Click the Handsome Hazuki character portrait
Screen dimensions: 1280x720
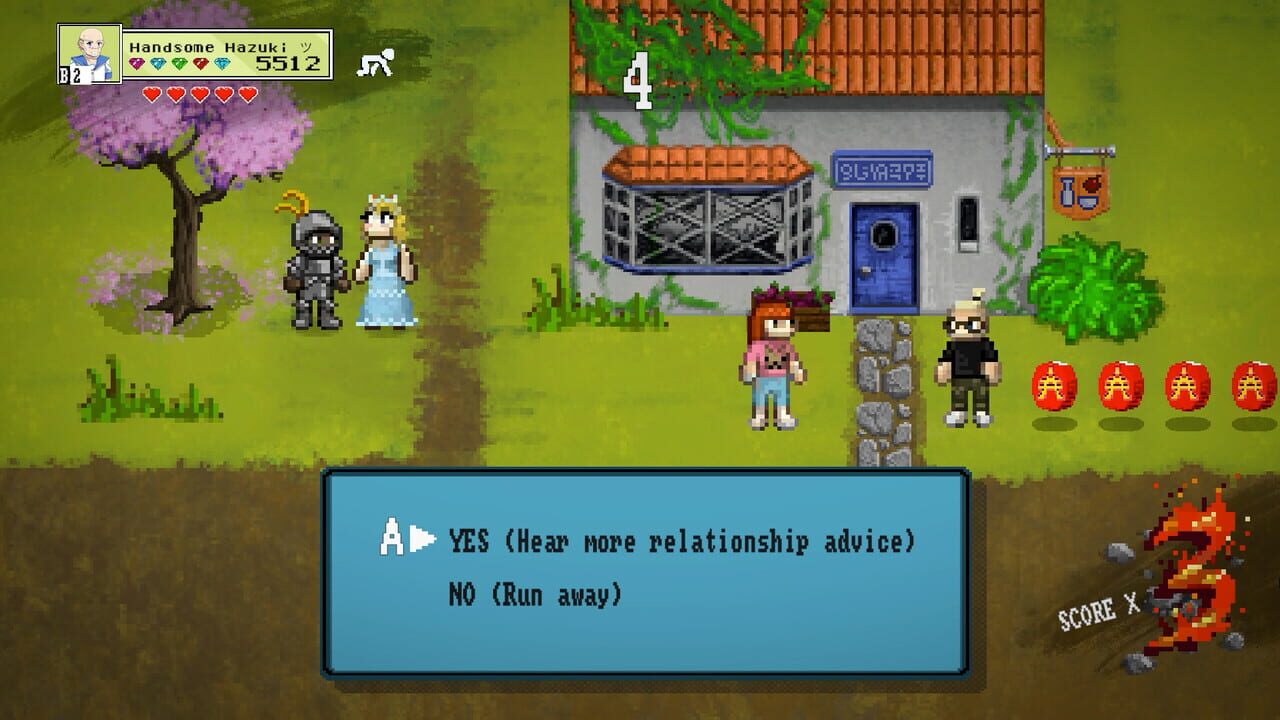pyautogui.click(x=89, y=54)
